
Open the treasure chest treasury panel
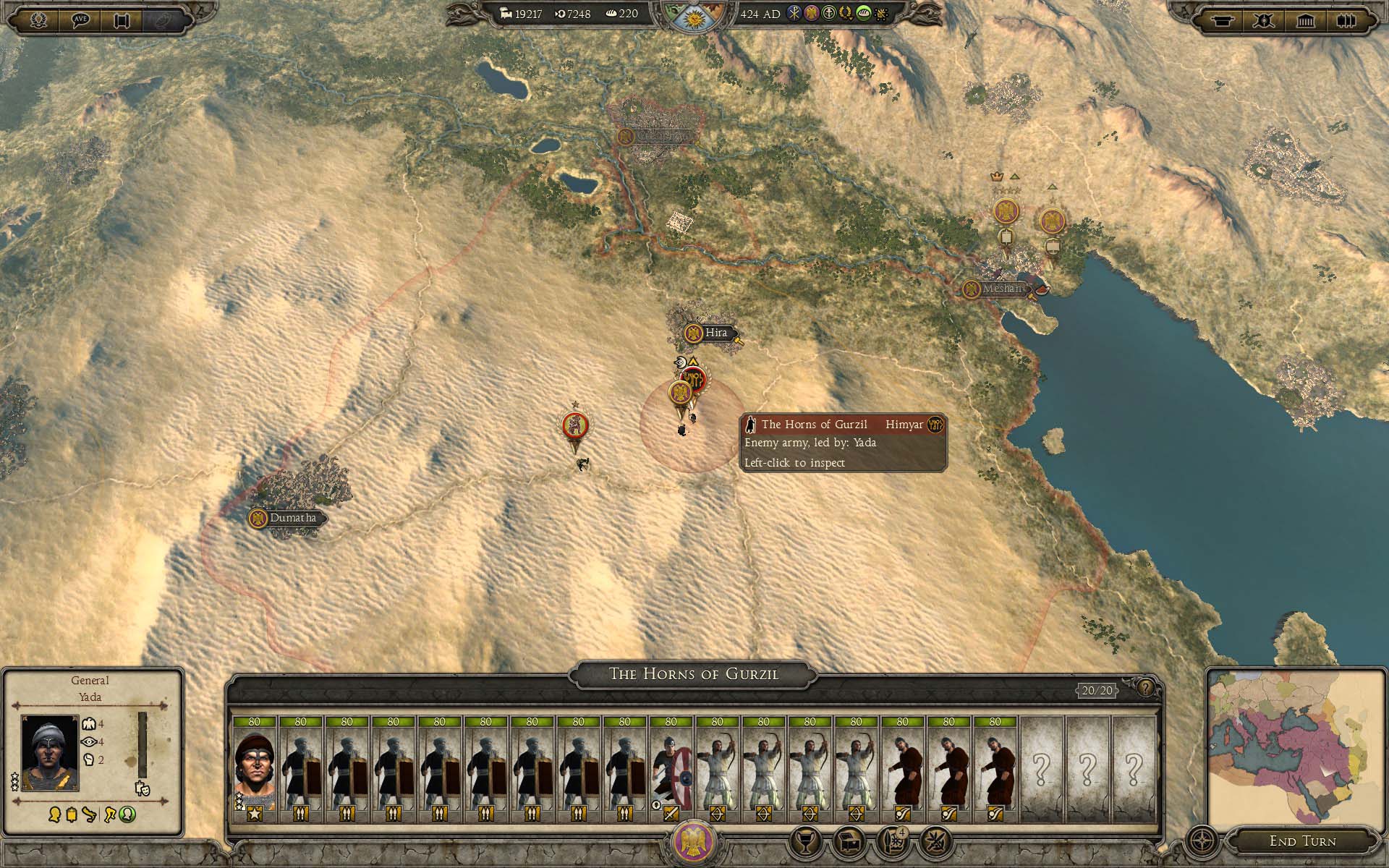(849, 842)
